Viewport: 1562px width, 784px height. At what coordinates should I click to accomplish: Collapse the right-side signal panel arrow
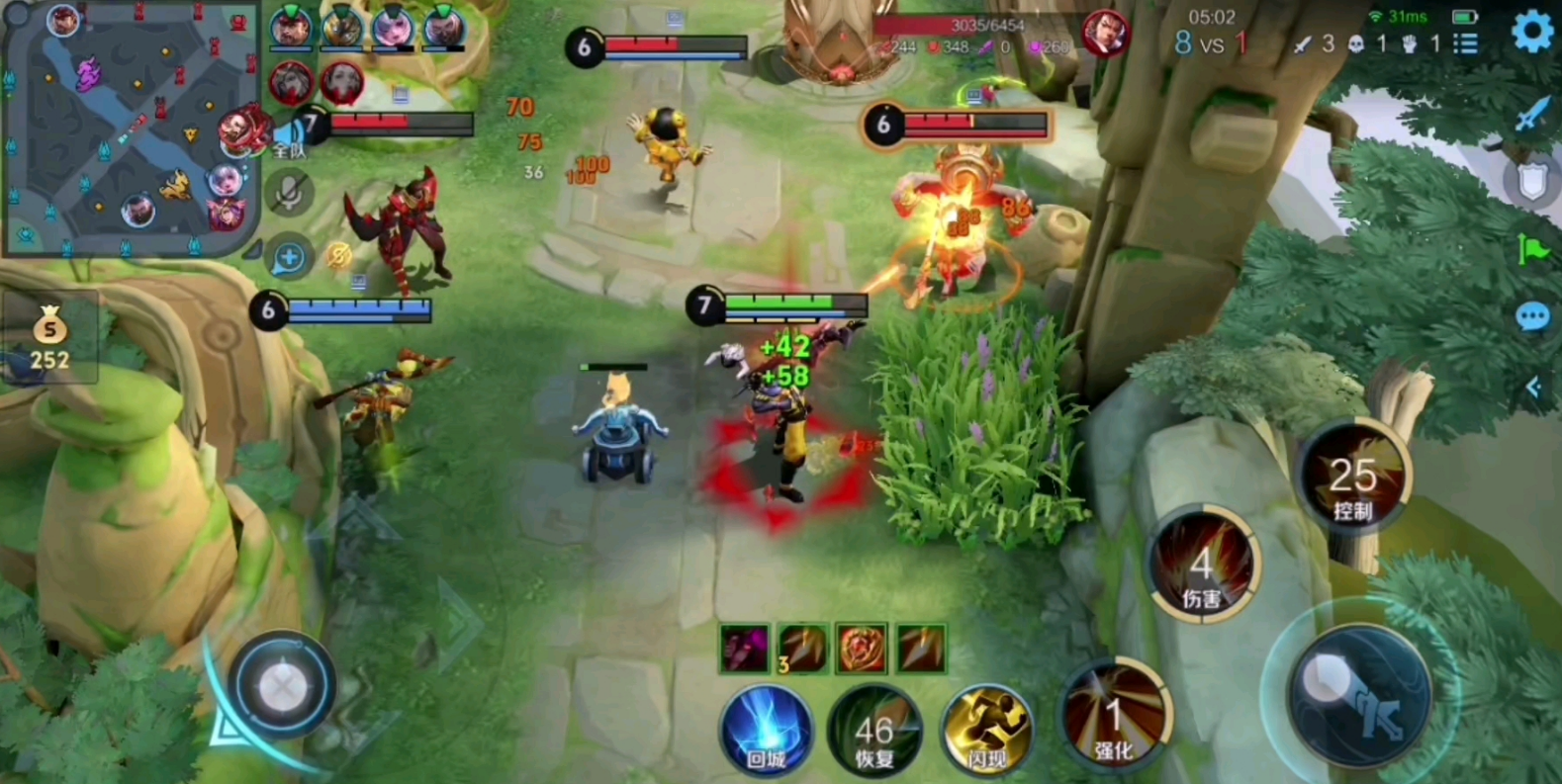coord(1532,387)
